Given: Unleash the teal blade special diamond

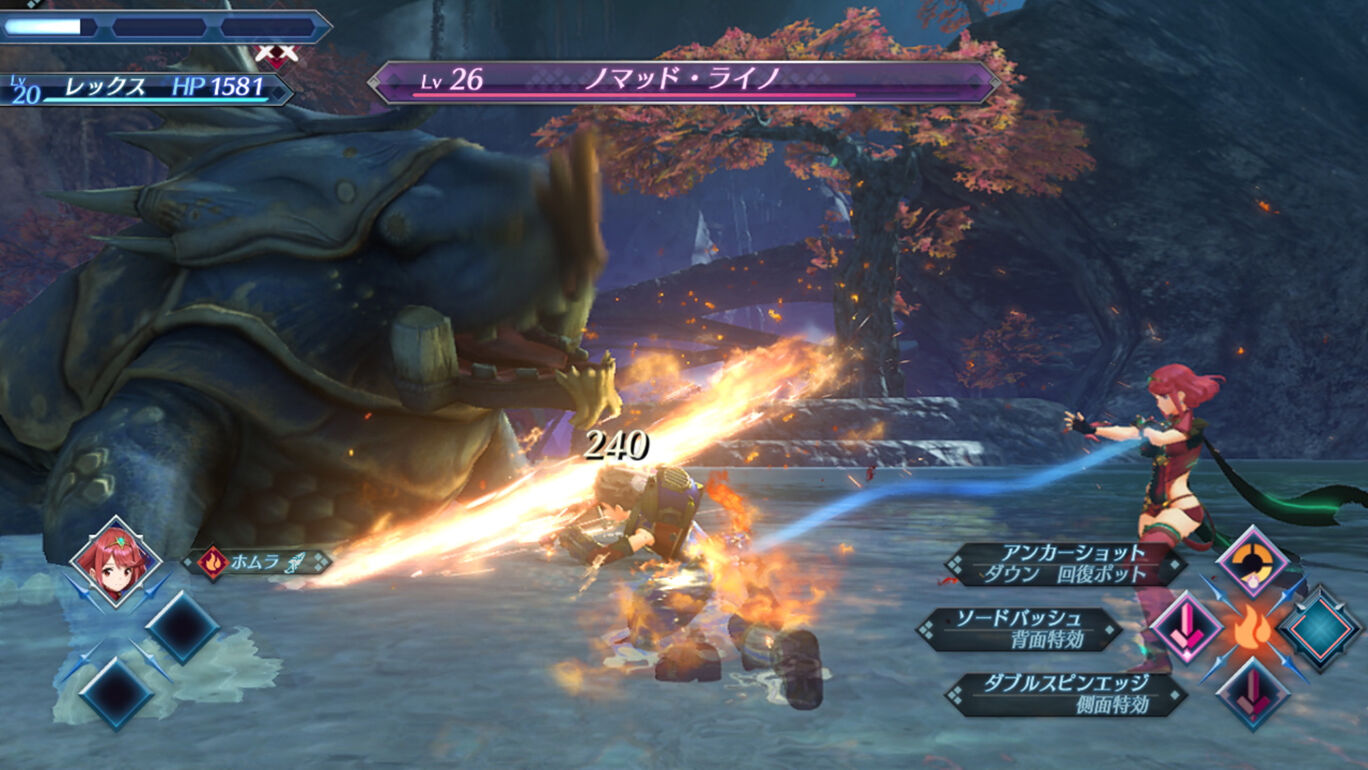Looking at the screenshot, I should [1320, 629].
